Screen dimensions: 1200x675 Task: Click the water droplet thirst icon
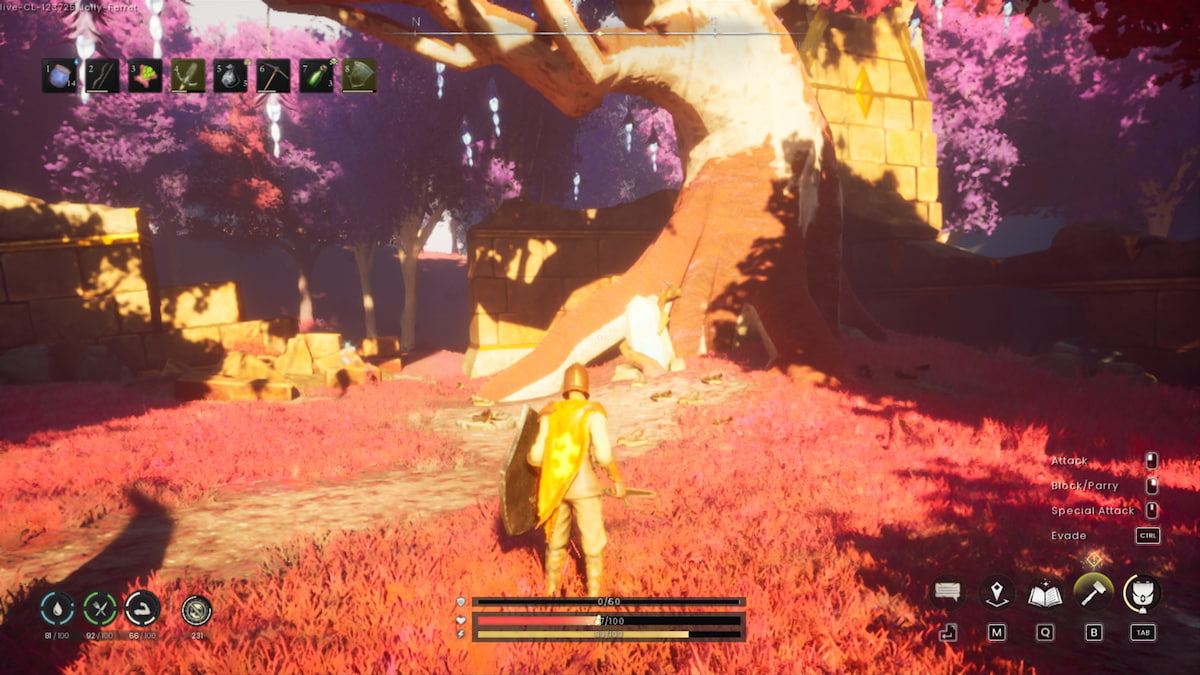tap(57, 608)
